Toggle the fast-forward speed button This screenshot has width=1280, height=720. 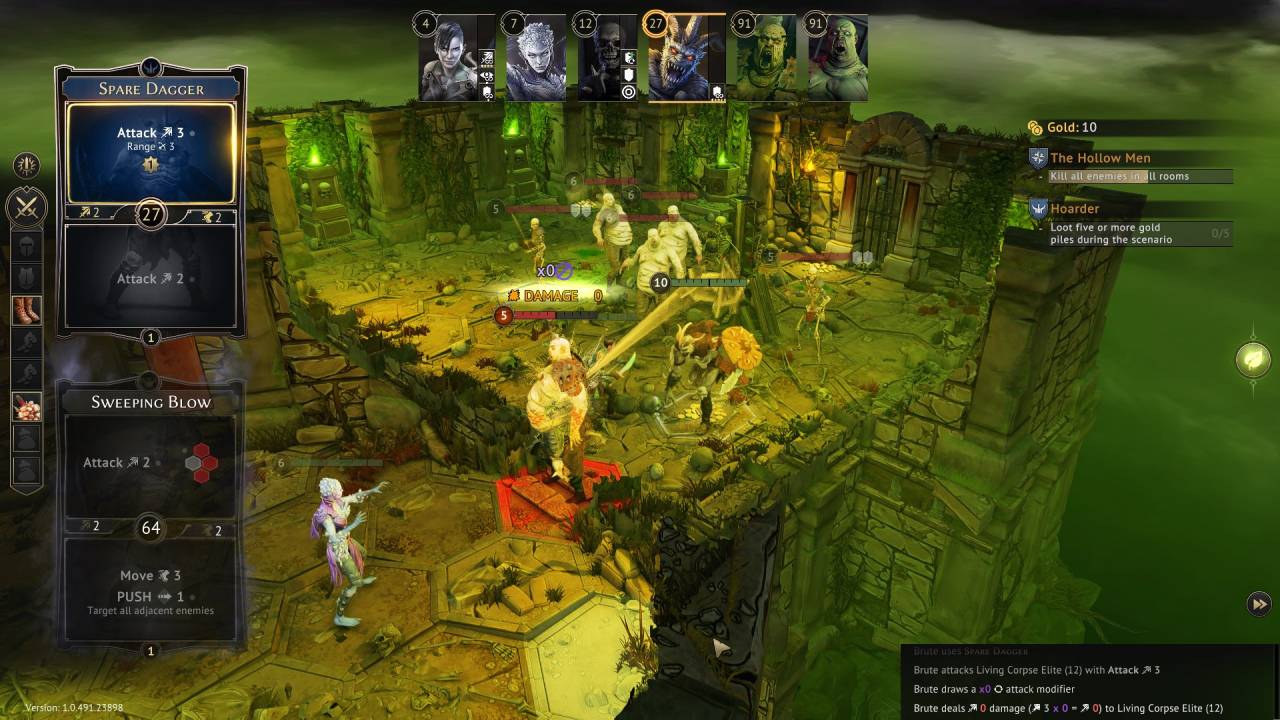pos(1259,603)
